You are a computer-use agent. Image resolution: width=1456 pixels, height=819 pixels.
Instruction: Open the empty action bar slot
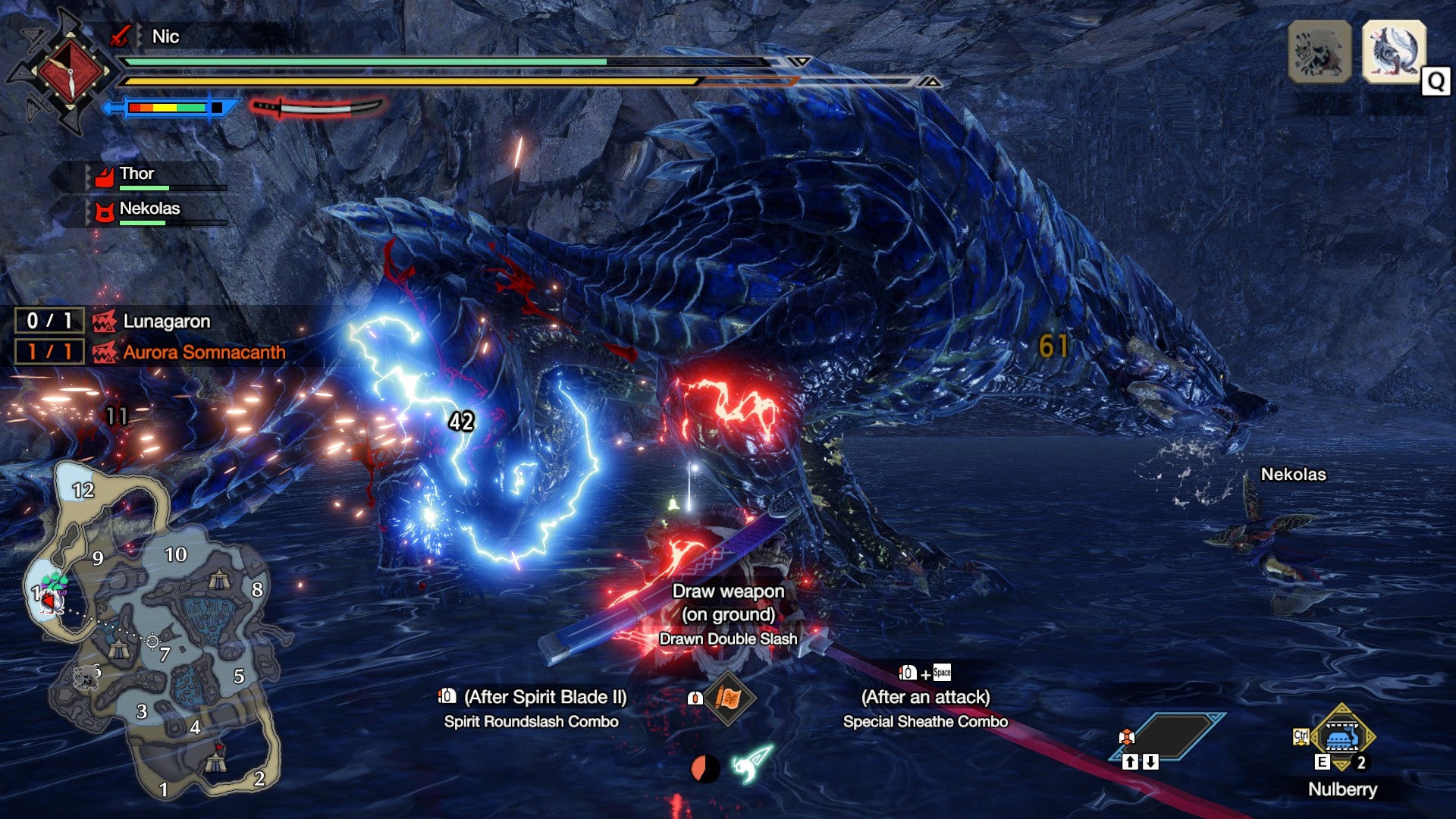(1168, 736)
